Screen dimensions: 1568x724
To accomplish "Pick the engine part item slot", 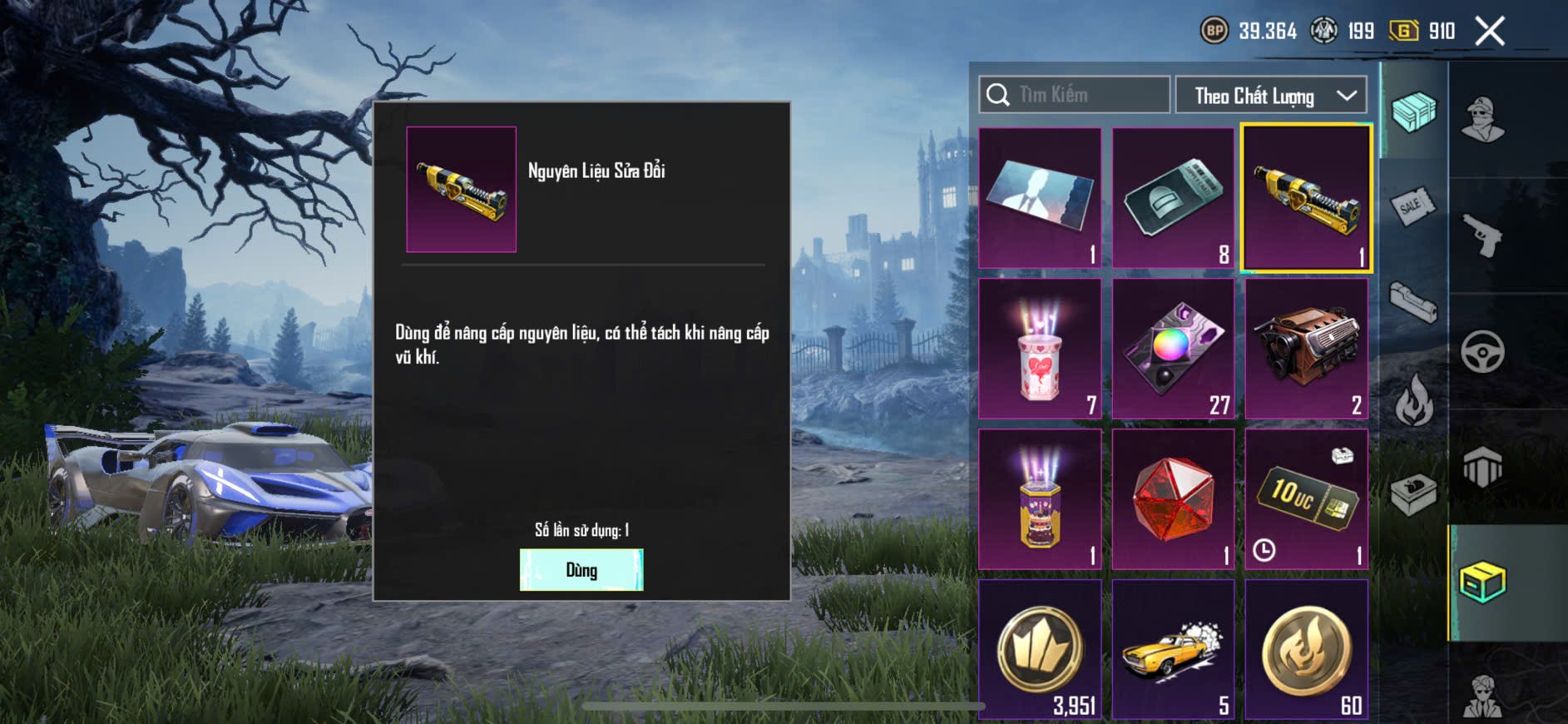I will 1306,349.
